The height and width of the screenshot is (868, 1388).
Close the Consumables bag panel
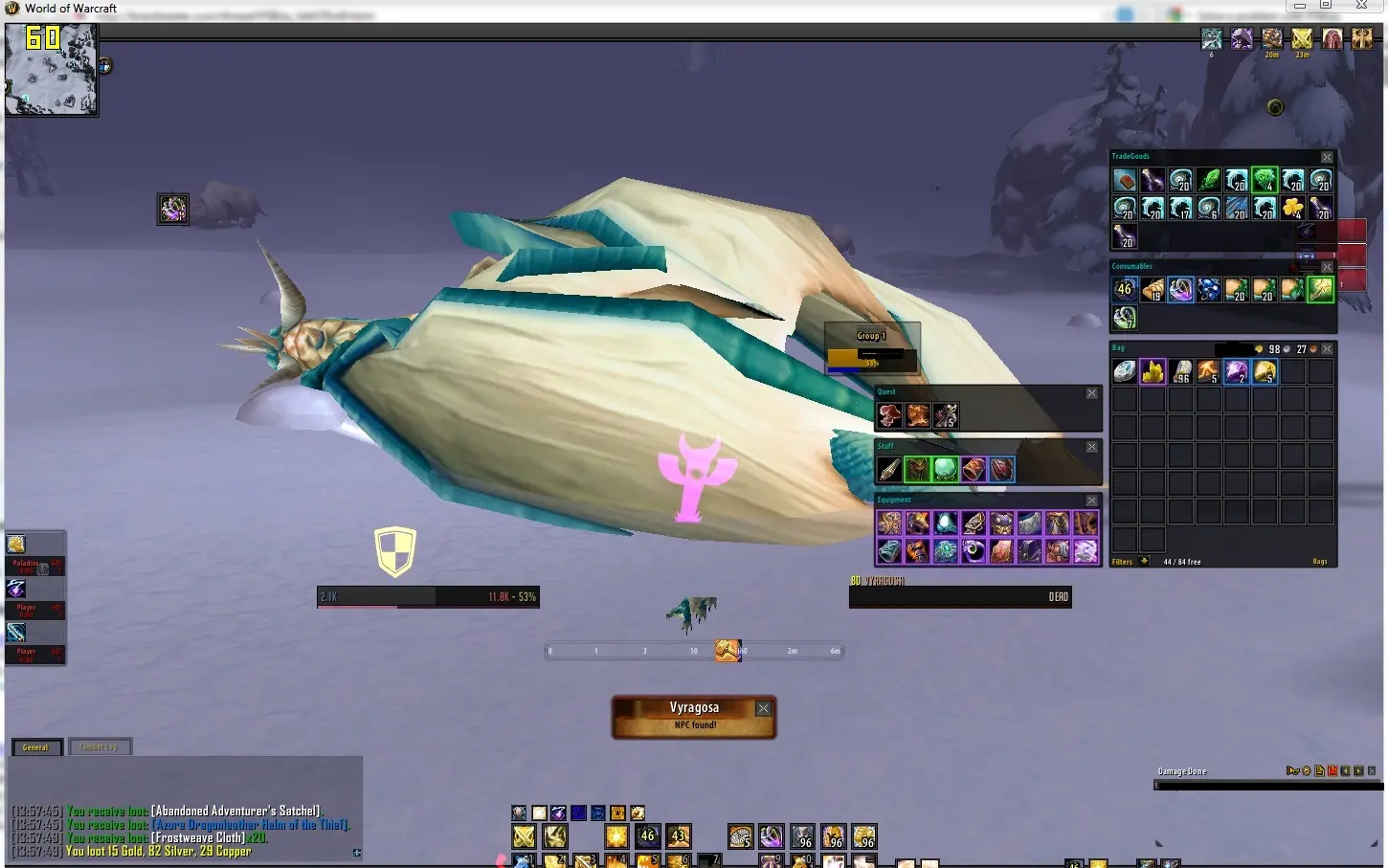click(x=1327, y=267)
